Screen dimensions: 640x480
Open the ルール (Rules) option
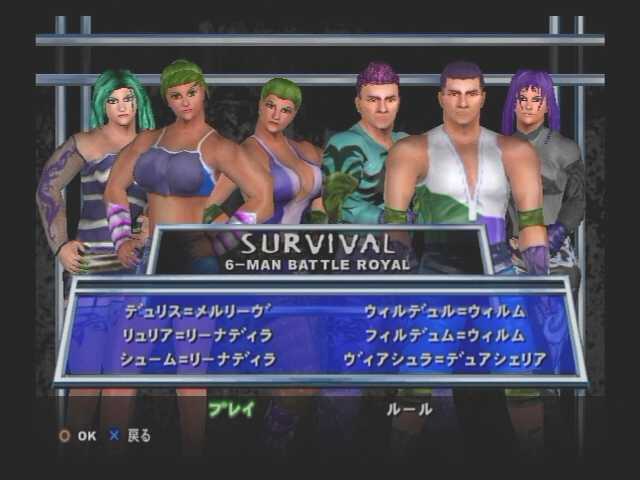410,408
